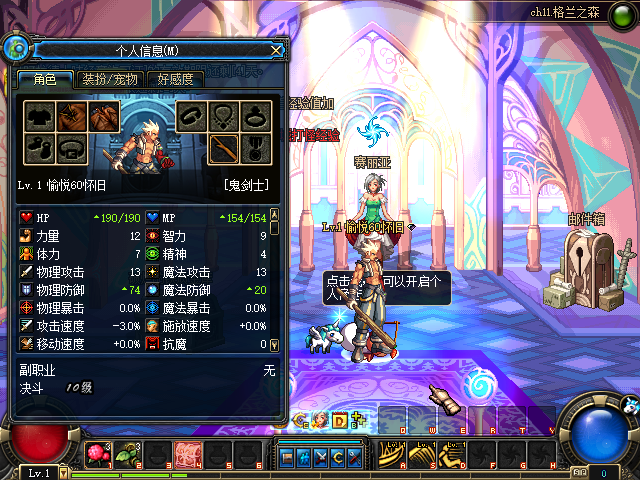The image size is (640, 480).
Task: Select the empty ring equipment slot
Action: (257, 116)
